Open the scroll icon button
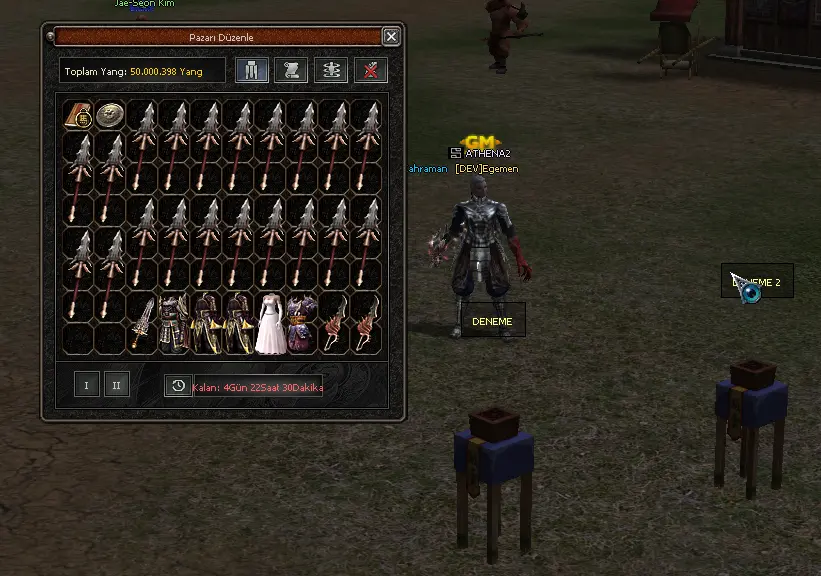 coord(292,70)
